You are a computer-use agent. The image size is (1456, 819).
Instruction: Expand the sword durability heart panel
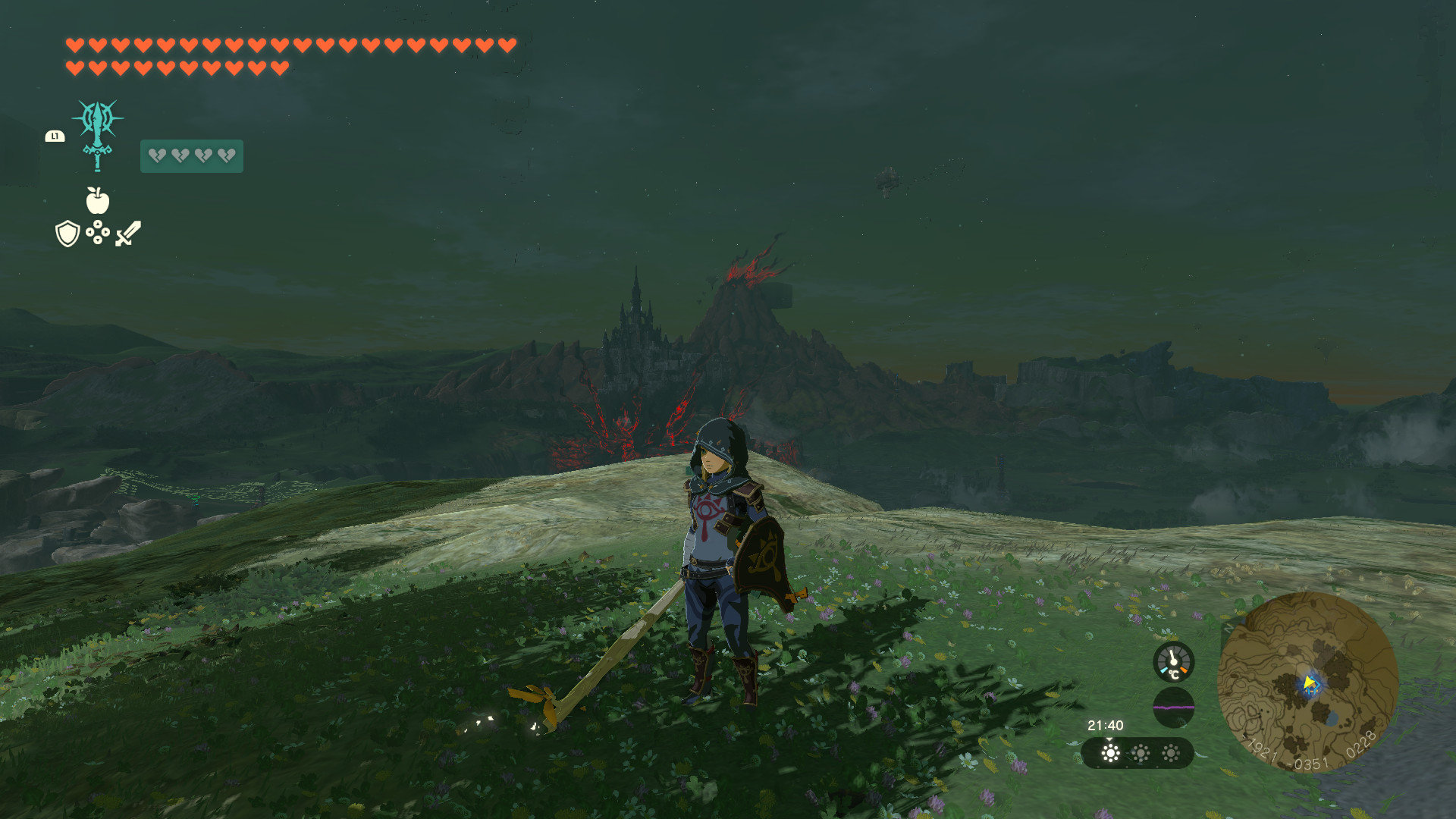[x=192, y=155]
